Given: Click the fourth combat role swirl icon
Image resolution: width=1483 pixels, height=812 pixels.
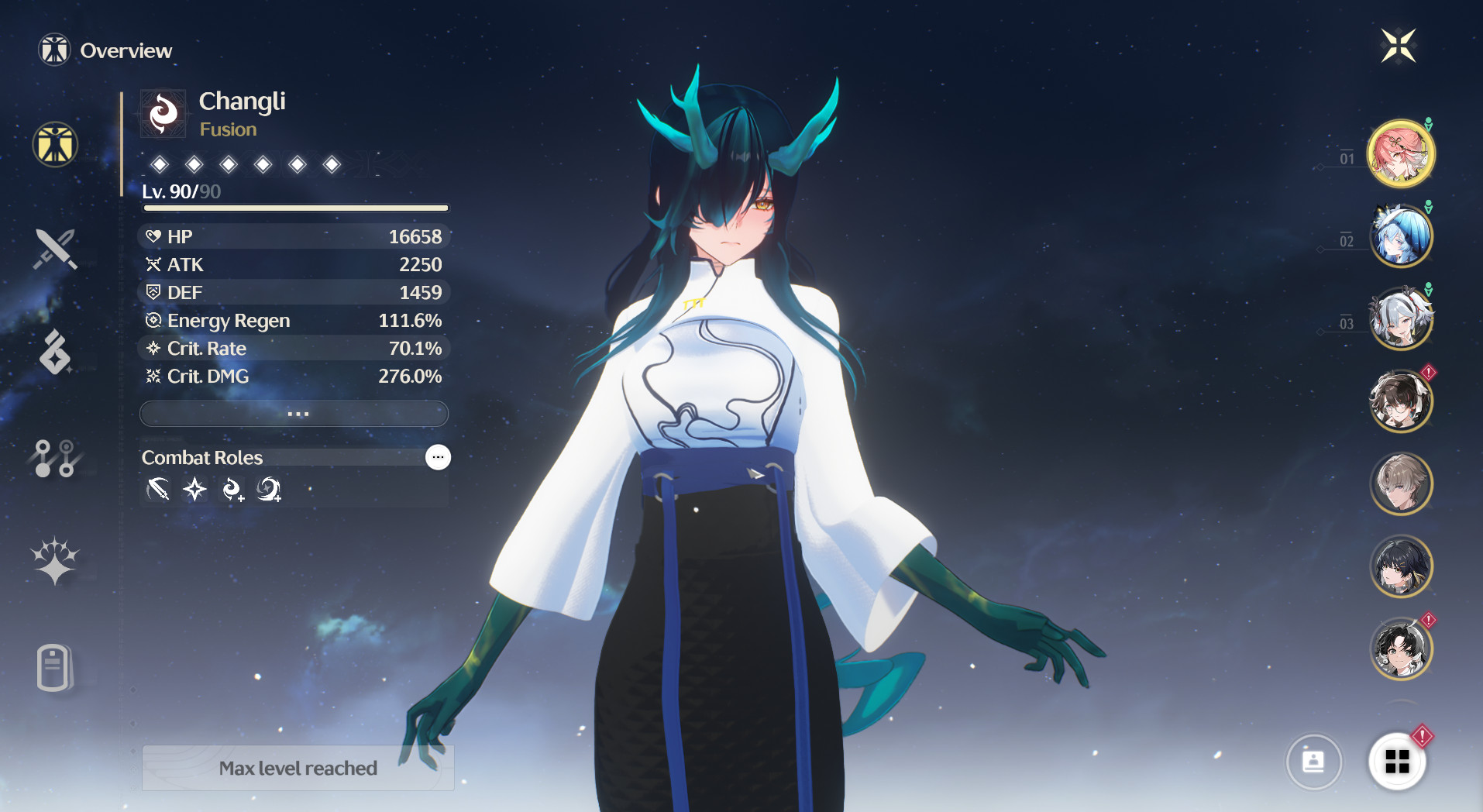Looking at the screenshot, I should (267, 490).
